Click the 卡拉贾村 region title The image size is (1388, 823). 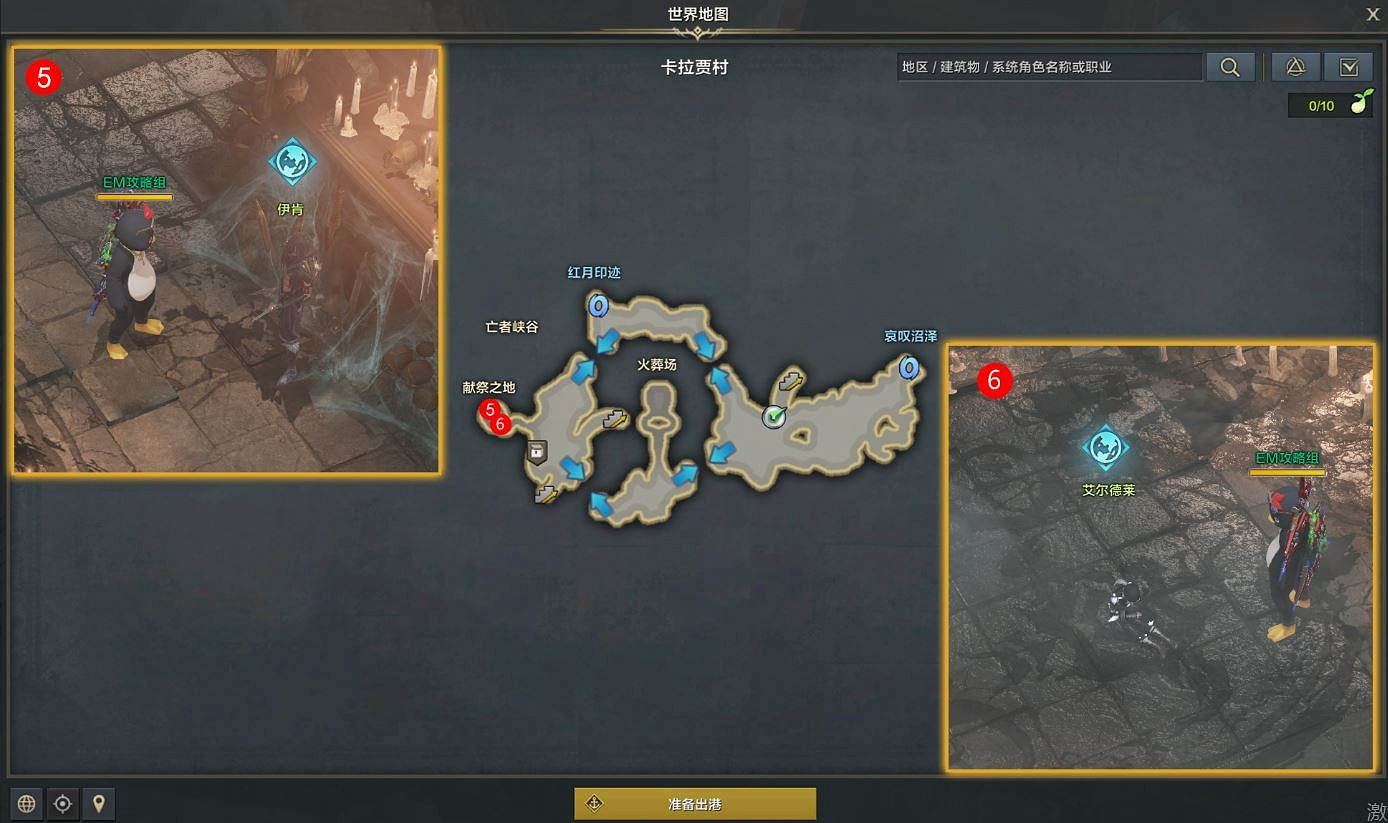pyautogui.click(x=694, y=67)
